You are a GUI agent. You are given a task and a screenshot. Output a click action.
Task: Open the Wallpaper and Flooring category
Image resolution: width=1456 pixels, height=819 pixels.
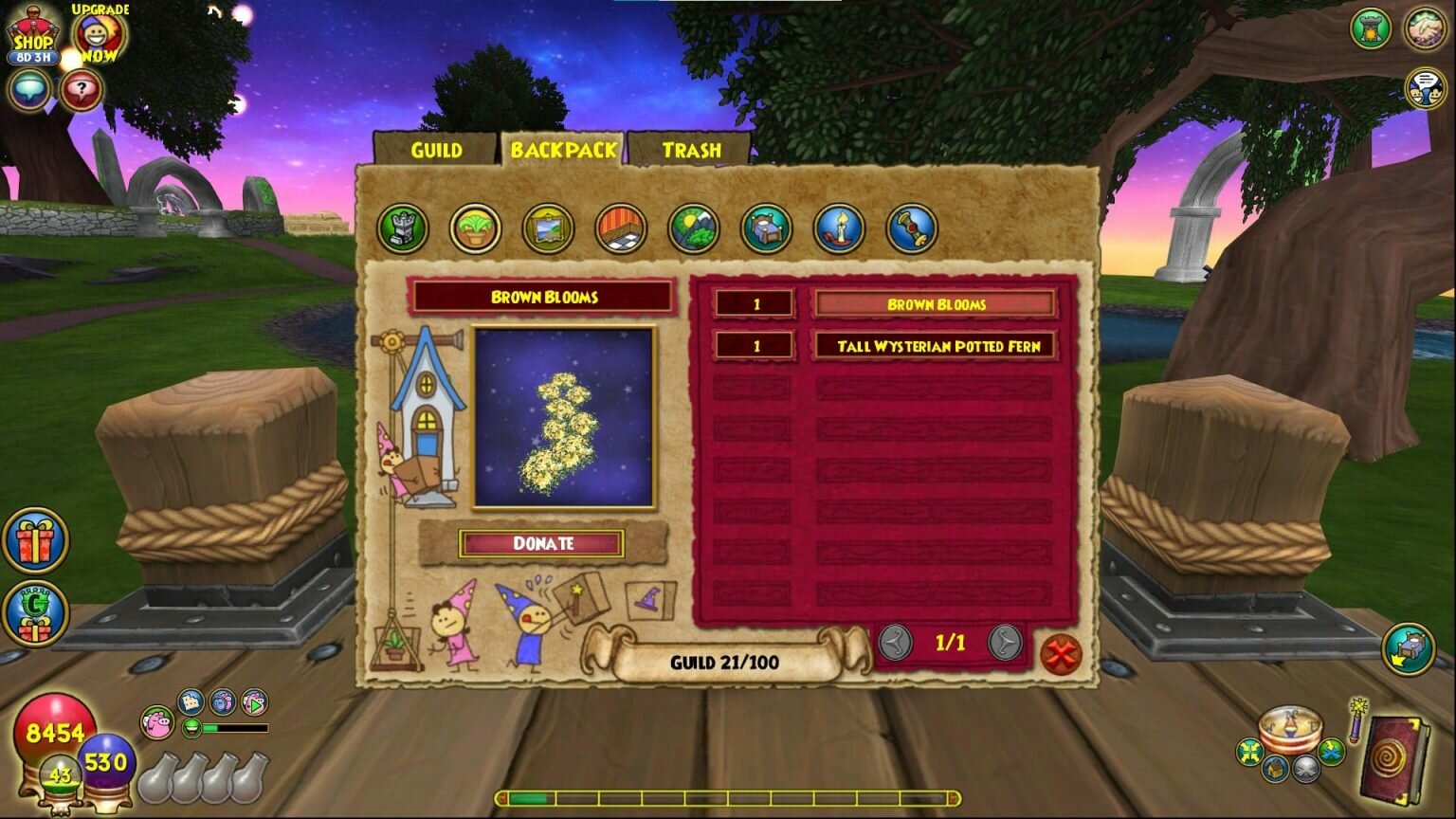tap(621, 228)
